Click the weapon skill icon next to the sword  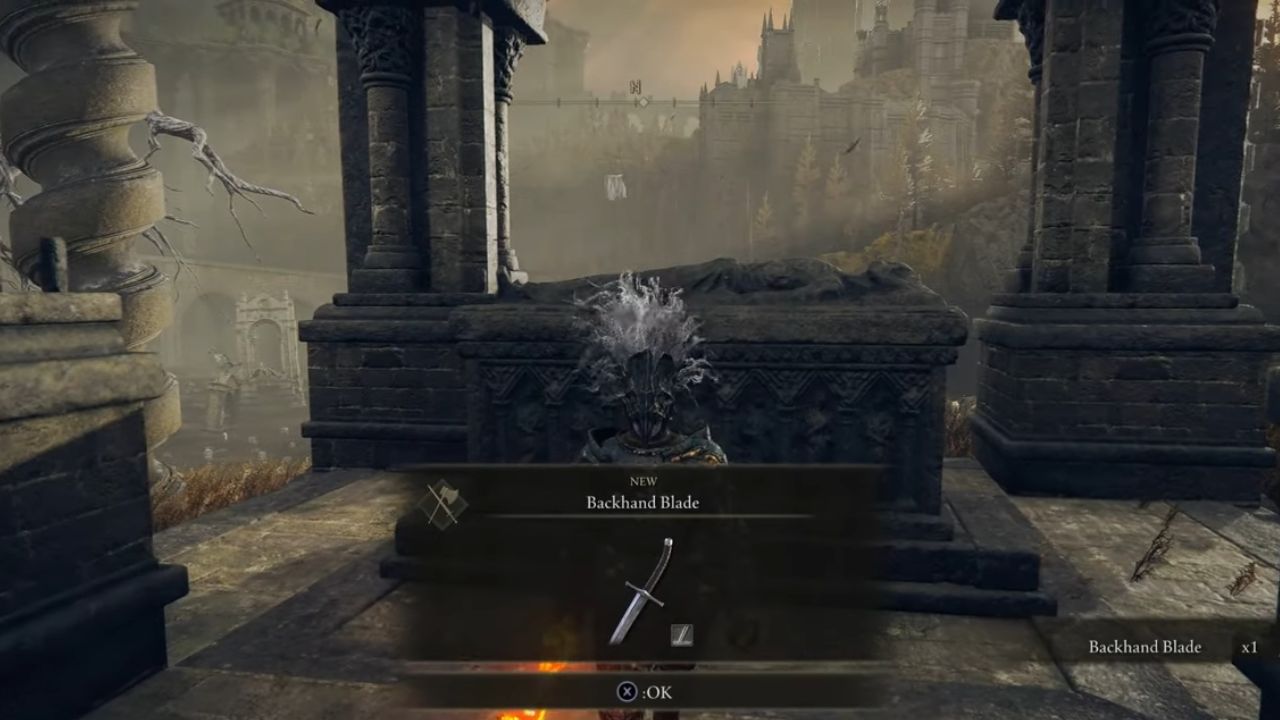pos(683,636)
